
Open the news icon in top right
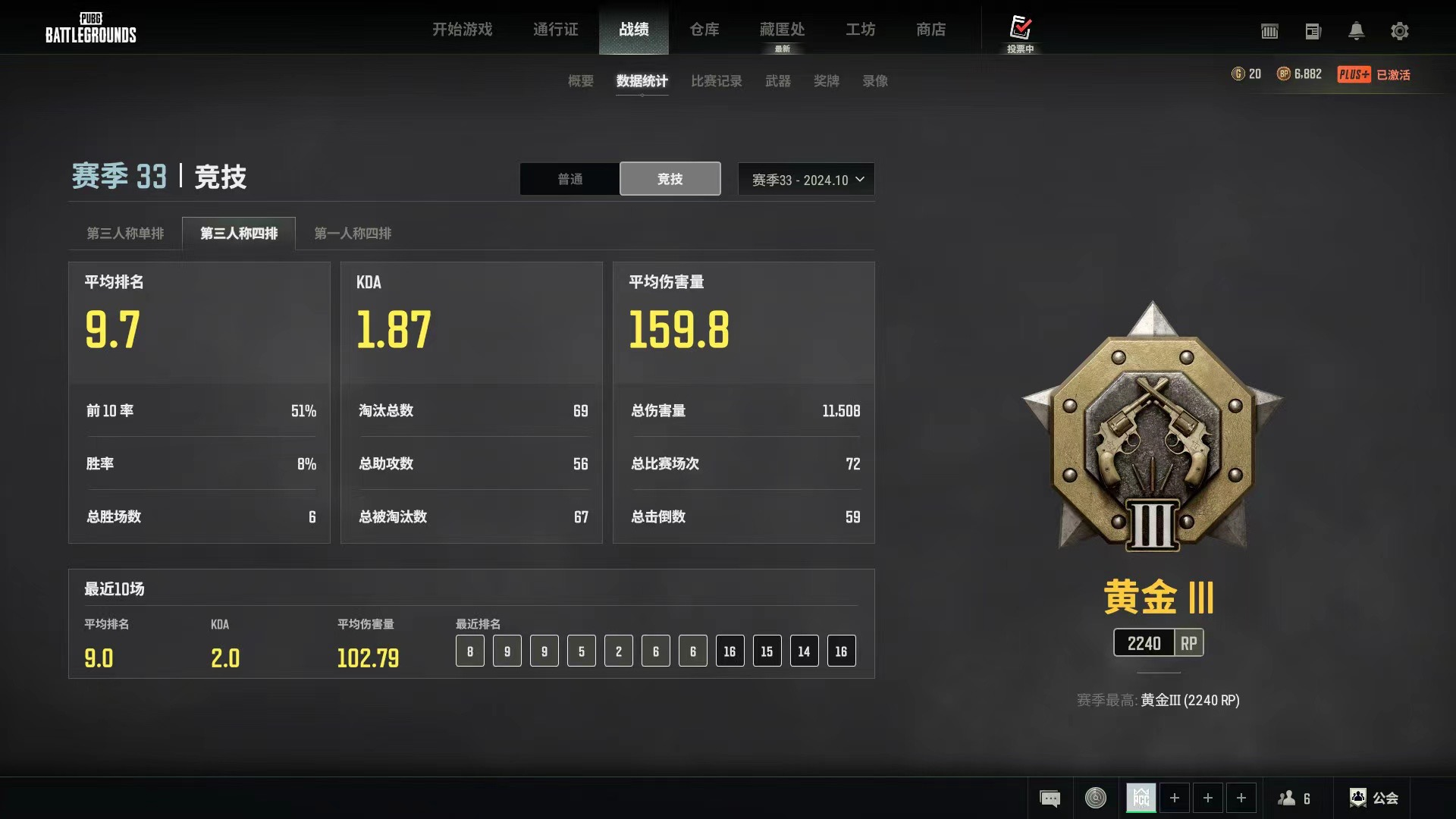click(1313, 31)
